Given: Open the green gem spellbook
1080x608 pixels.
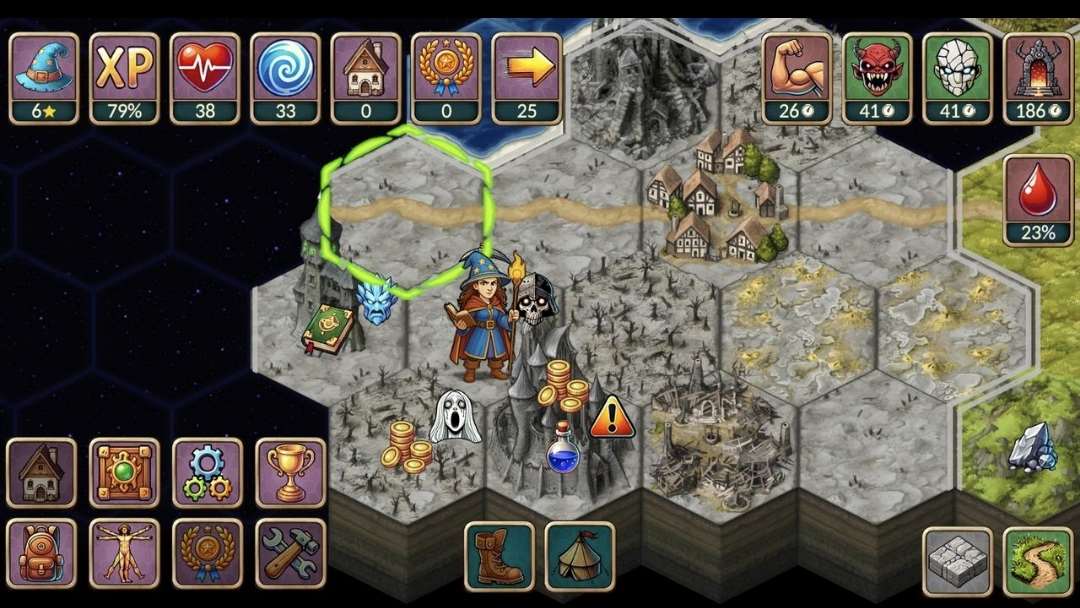Looking at the screenshot, I should (x=124, y=472).
